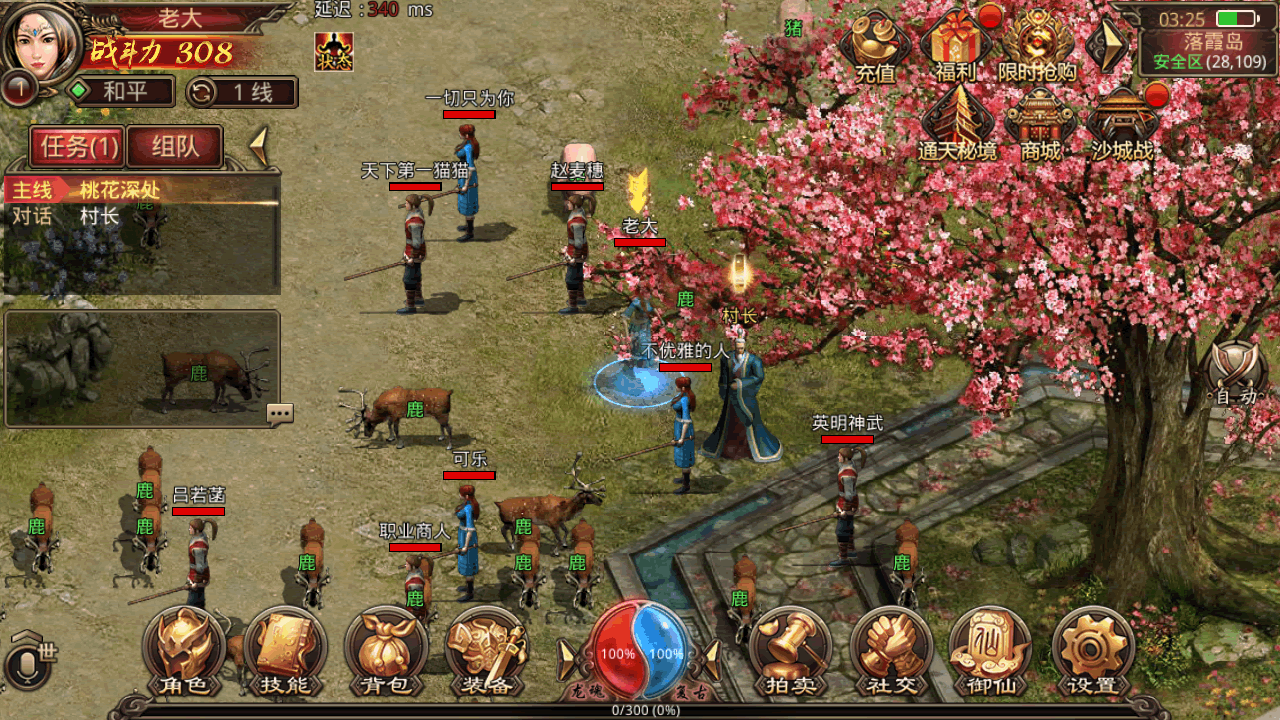1280x720 pixels.
Task: Switch to the 组队 team tab
Action: click(175, 147)
